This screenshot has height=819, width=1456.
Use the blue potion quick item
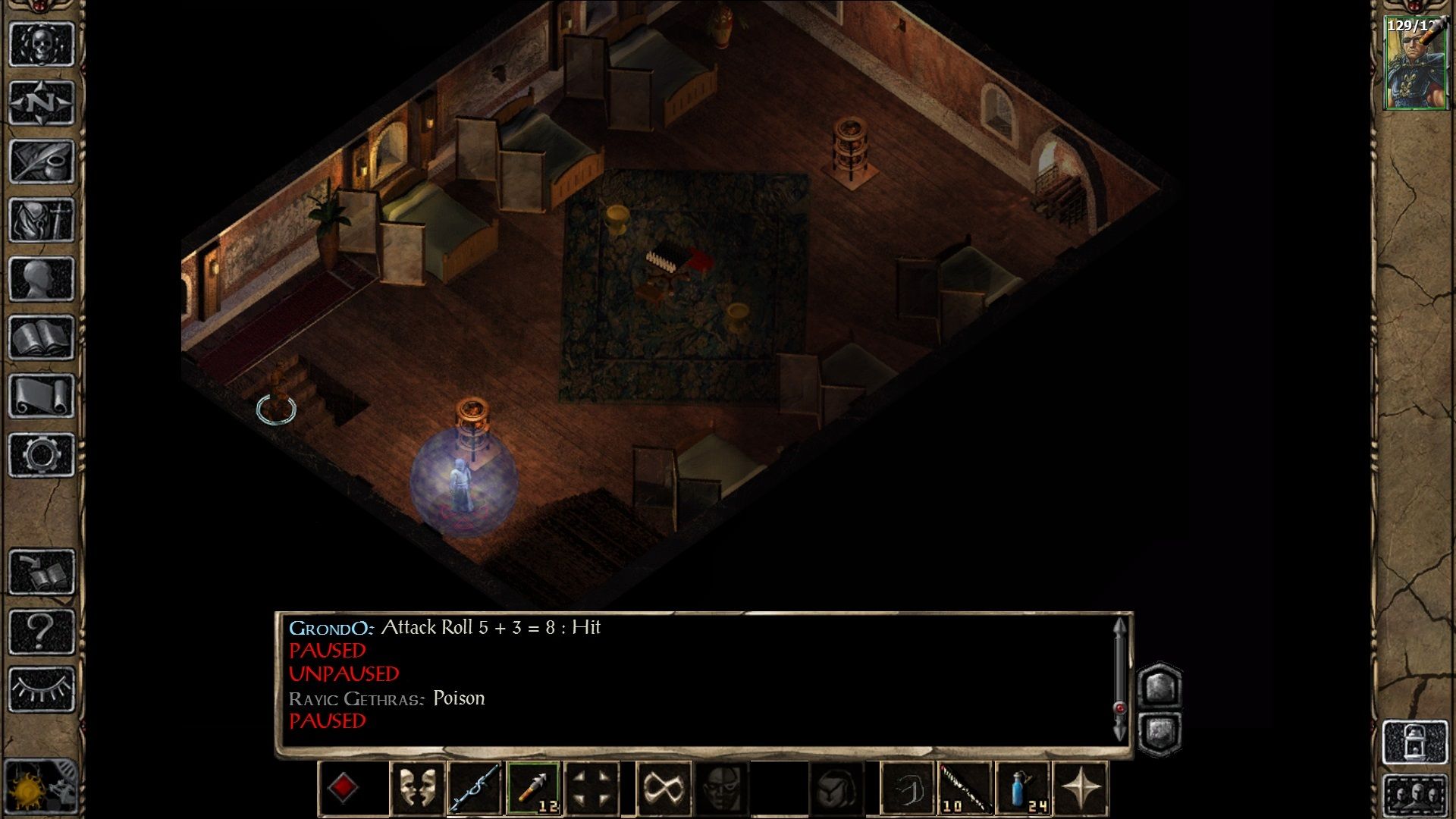click(x=1023, y=789)
